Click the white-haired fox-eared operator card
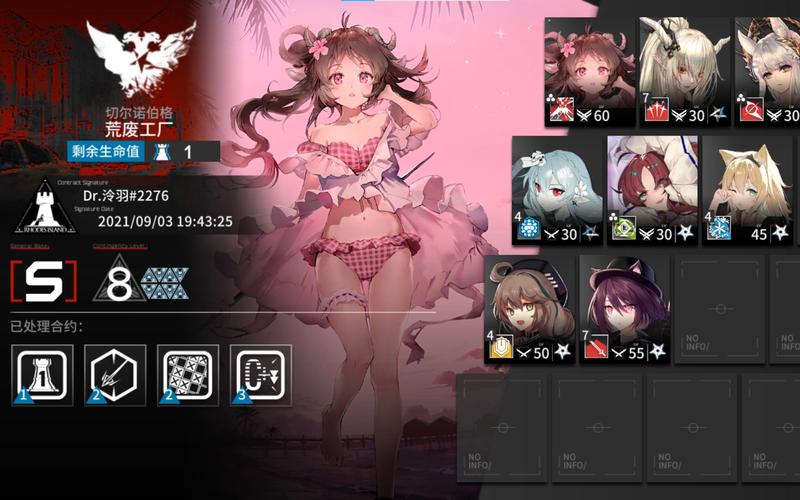800x500 pixels. [768, 72]
